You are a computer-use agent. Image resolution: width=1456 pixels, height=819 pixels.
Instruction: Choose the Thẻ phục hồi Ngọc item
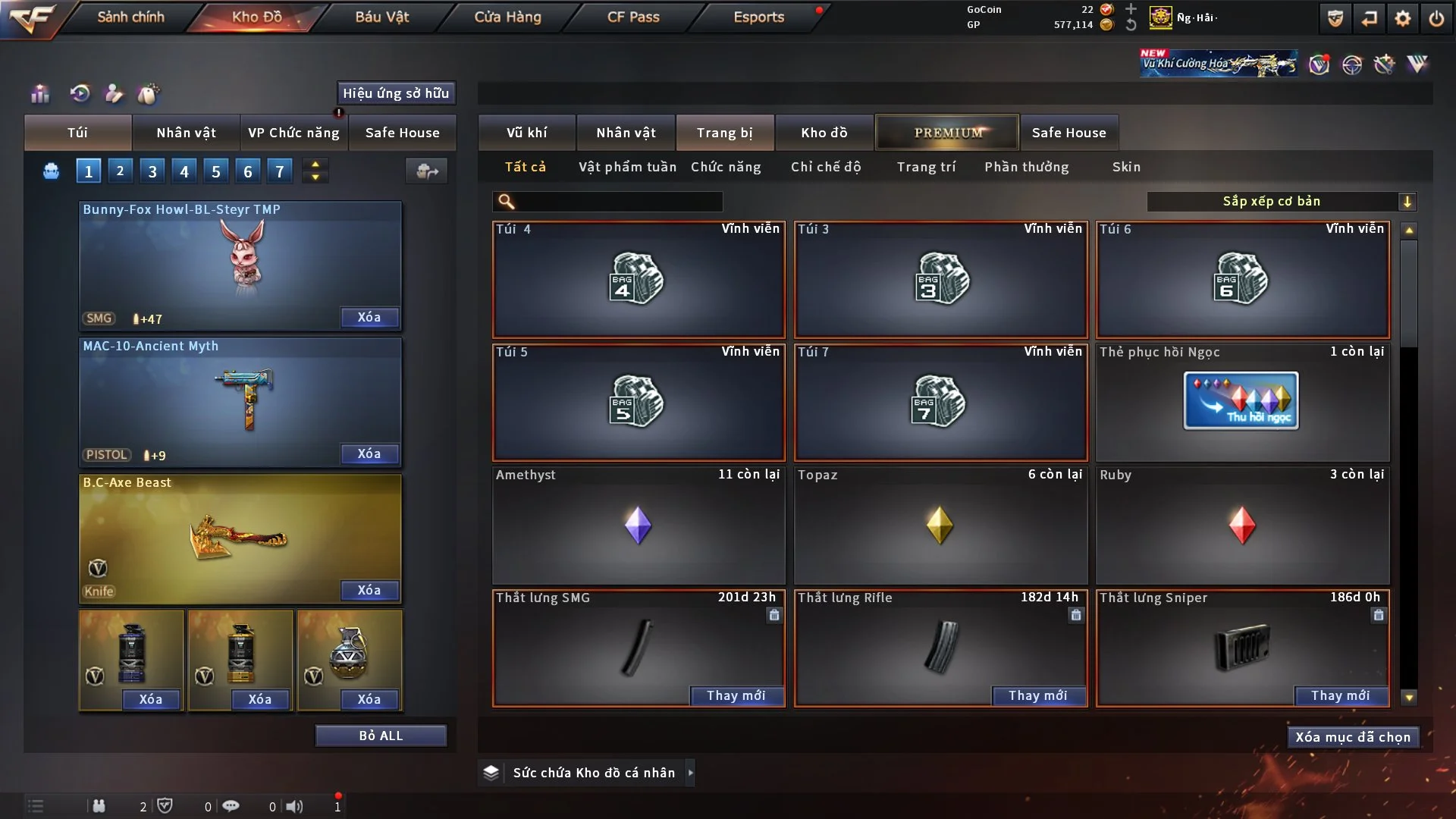pos(1241,402)
